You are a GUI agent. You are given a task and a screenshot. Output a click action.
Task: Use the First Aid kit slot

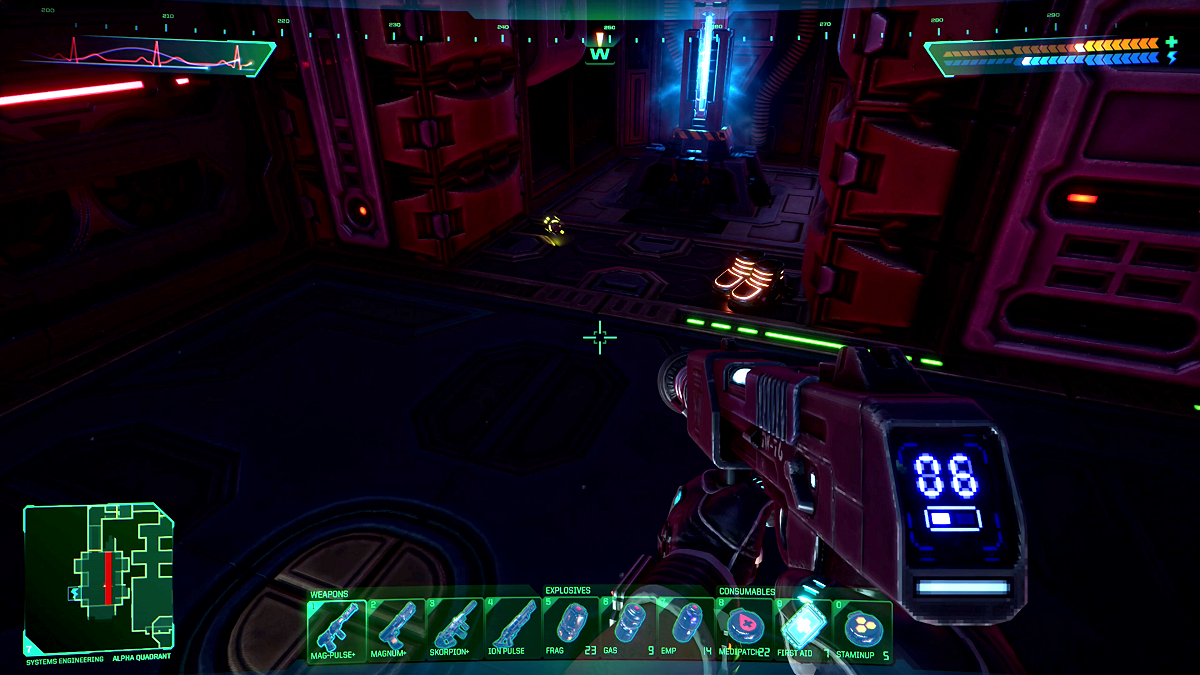(802, 627)
